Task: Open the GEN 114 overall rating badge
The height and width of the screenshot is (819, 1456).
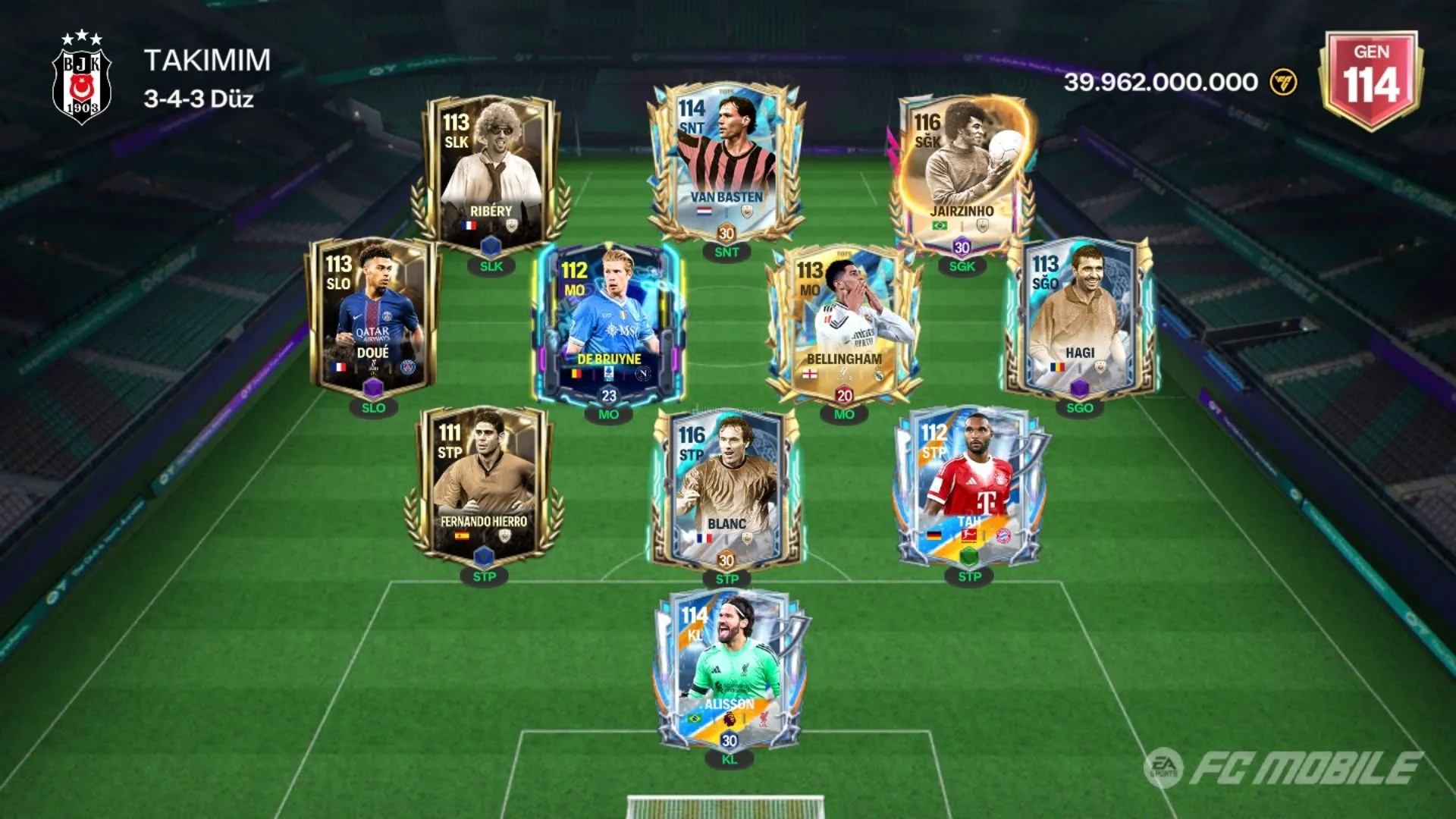Action: [x=1371, y=79]
